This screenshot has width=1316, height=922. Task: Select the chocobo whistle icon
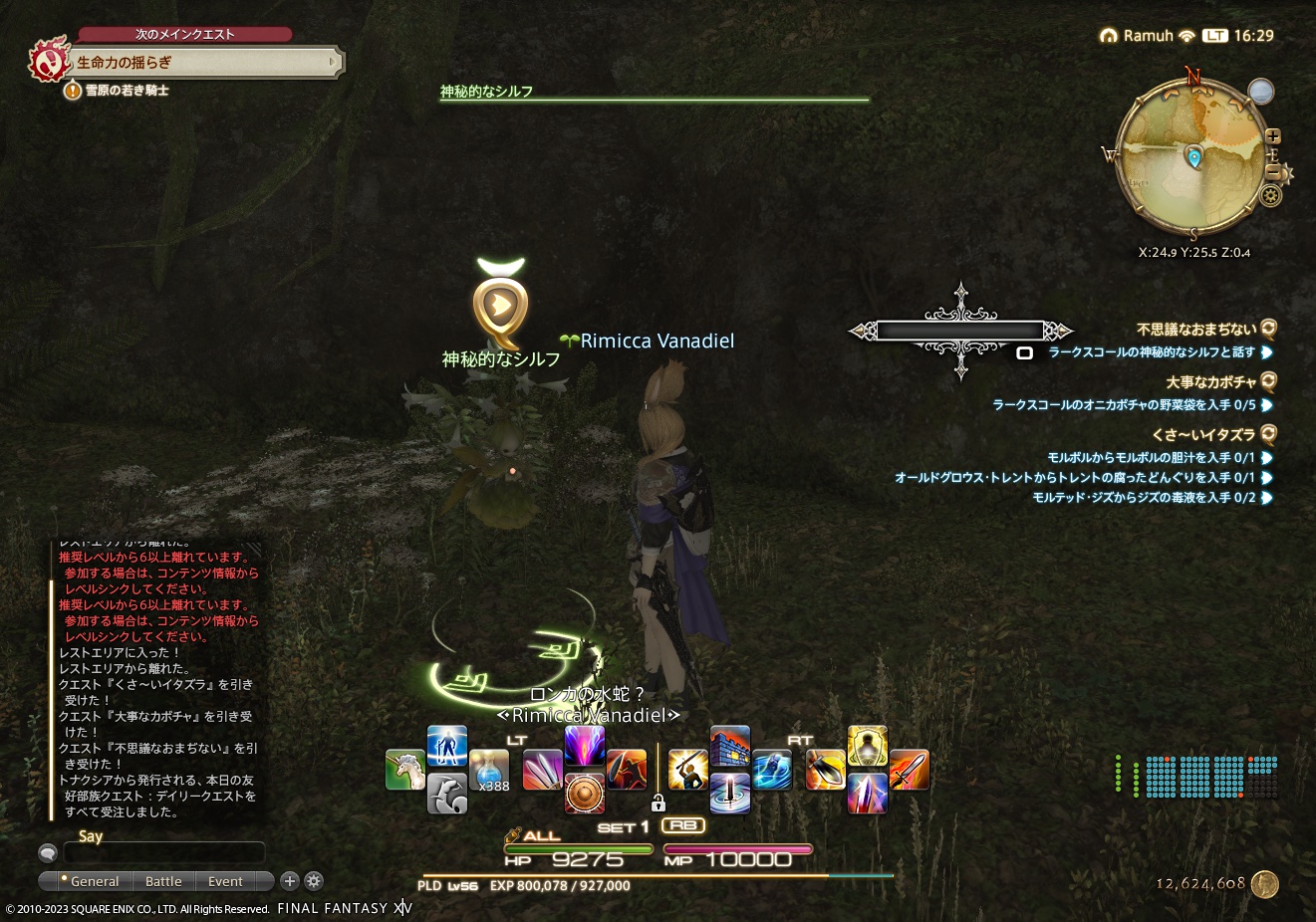446,796
